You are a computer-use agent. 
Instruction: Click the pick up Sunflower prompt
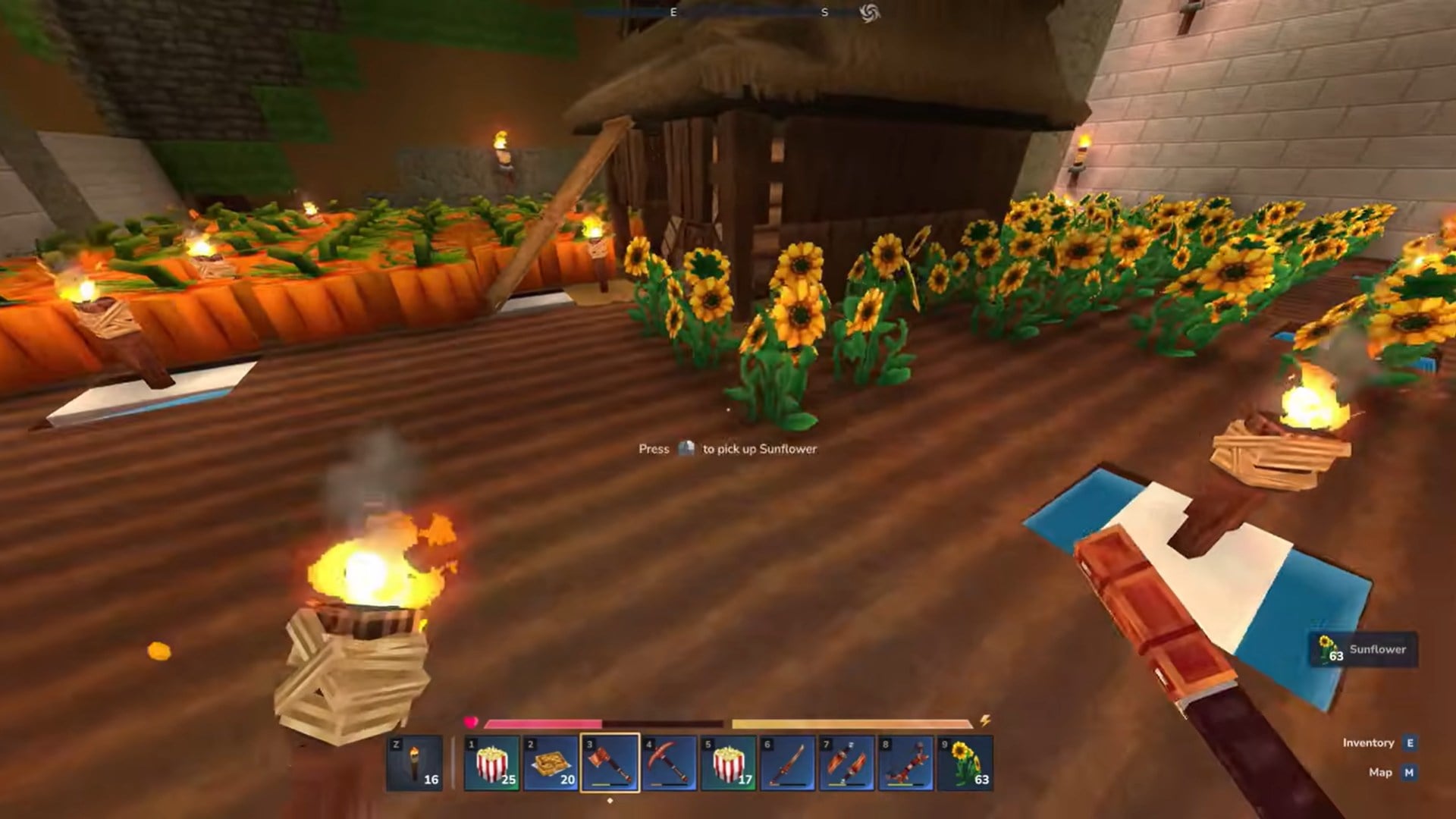[729, 449]
